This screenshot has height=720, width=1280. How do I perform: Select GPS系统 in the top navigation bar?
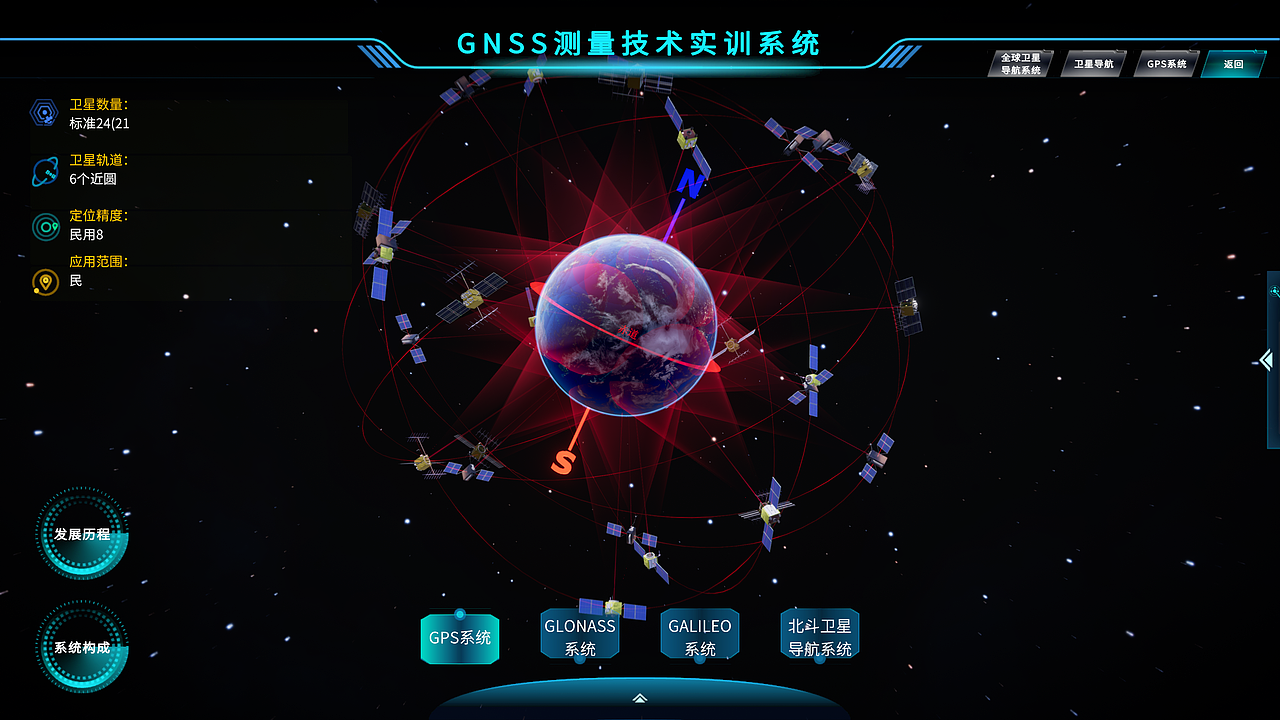point(1165,62)
